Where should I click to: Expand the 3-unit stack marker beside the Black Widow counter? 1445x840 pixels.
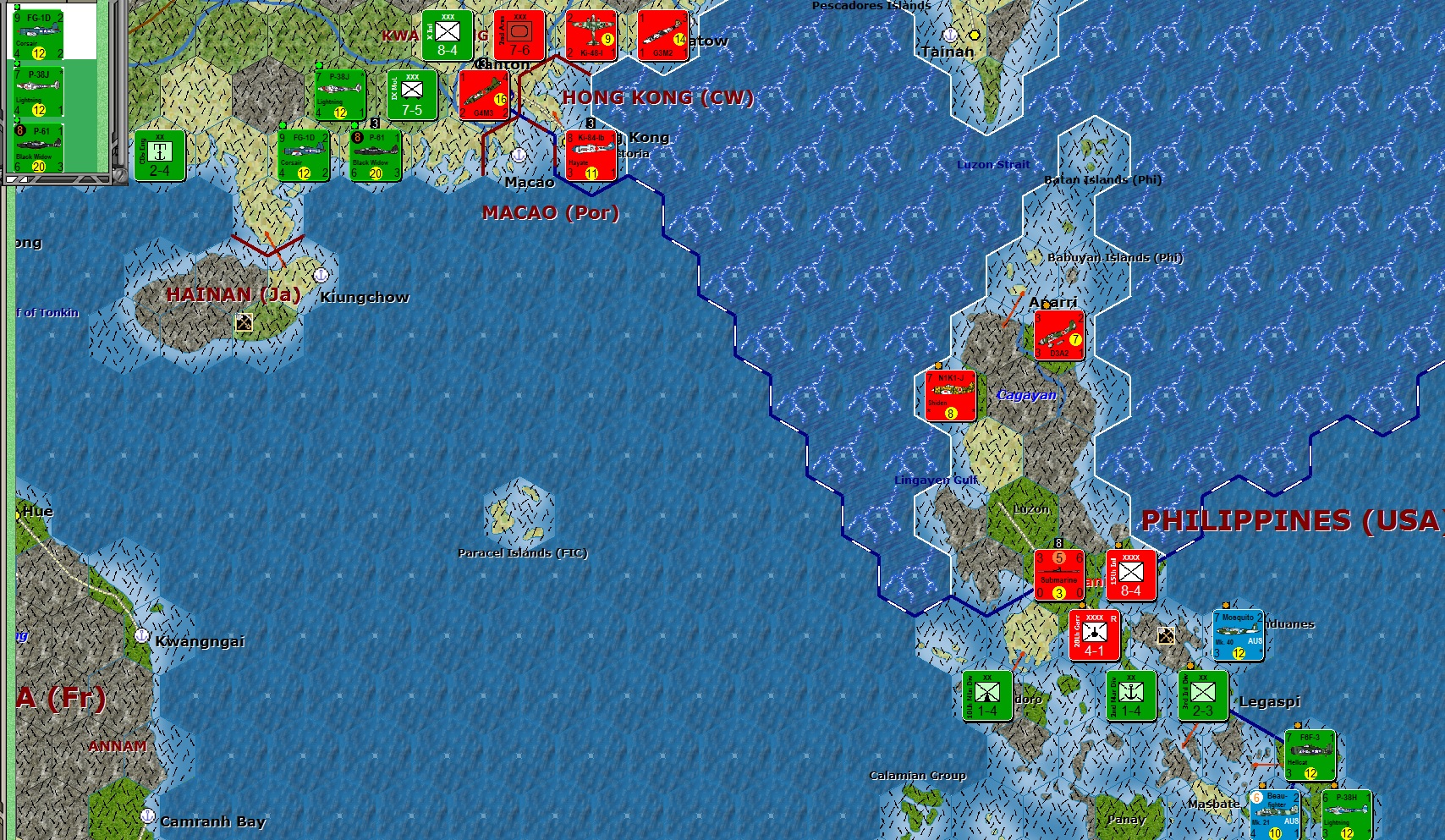click(x=374, y=124)
